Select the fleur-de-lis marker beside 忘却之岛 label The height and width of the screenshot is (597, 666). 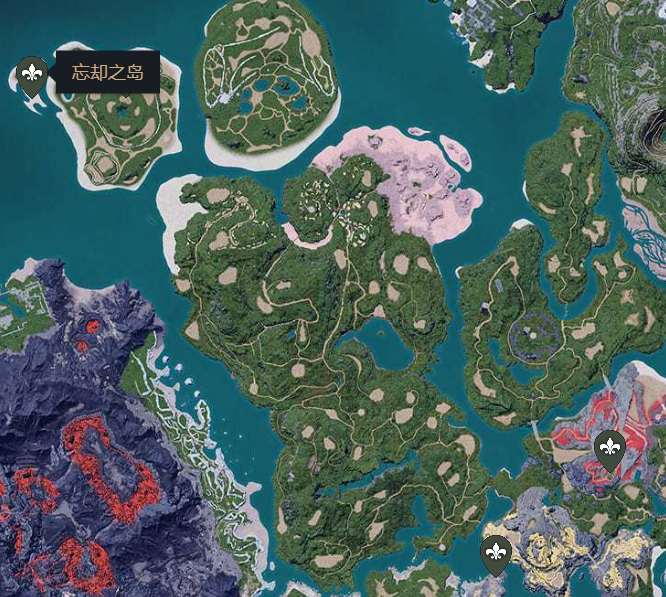pos(32,74)
